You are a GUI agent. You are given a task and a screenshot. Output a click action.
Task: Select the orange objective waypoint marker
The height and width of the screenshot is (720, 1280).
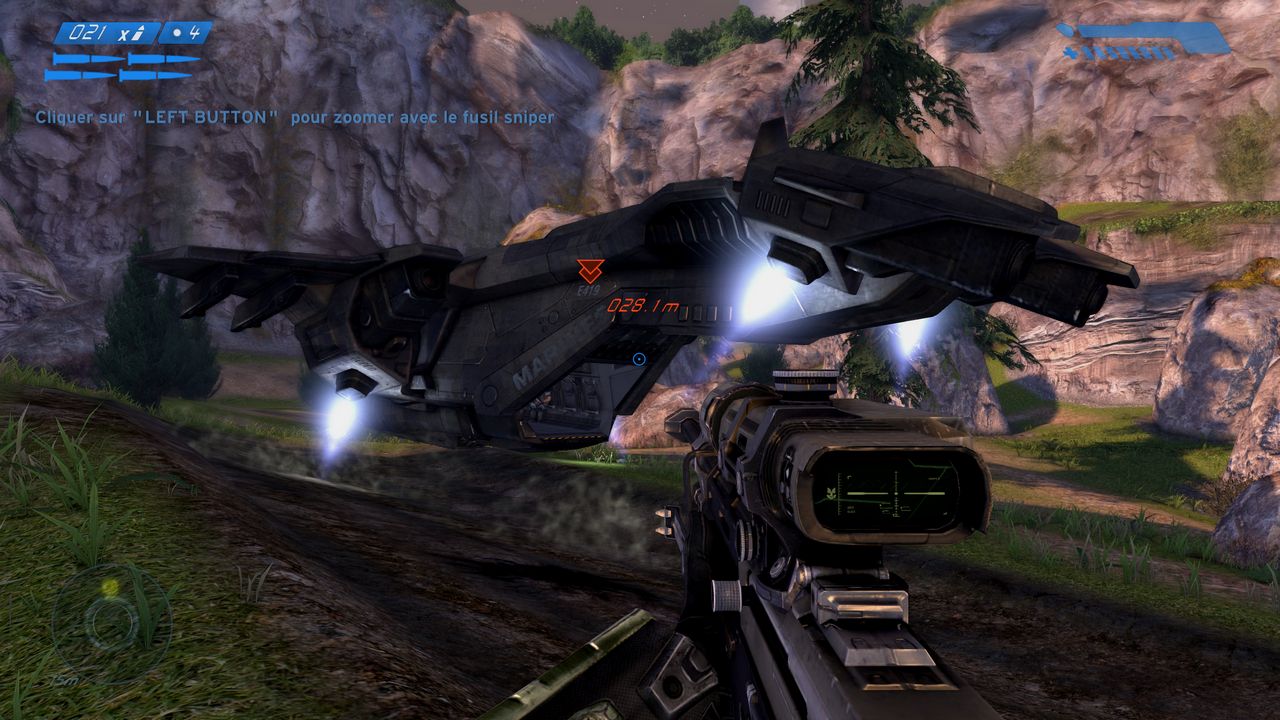pos(590,270)
